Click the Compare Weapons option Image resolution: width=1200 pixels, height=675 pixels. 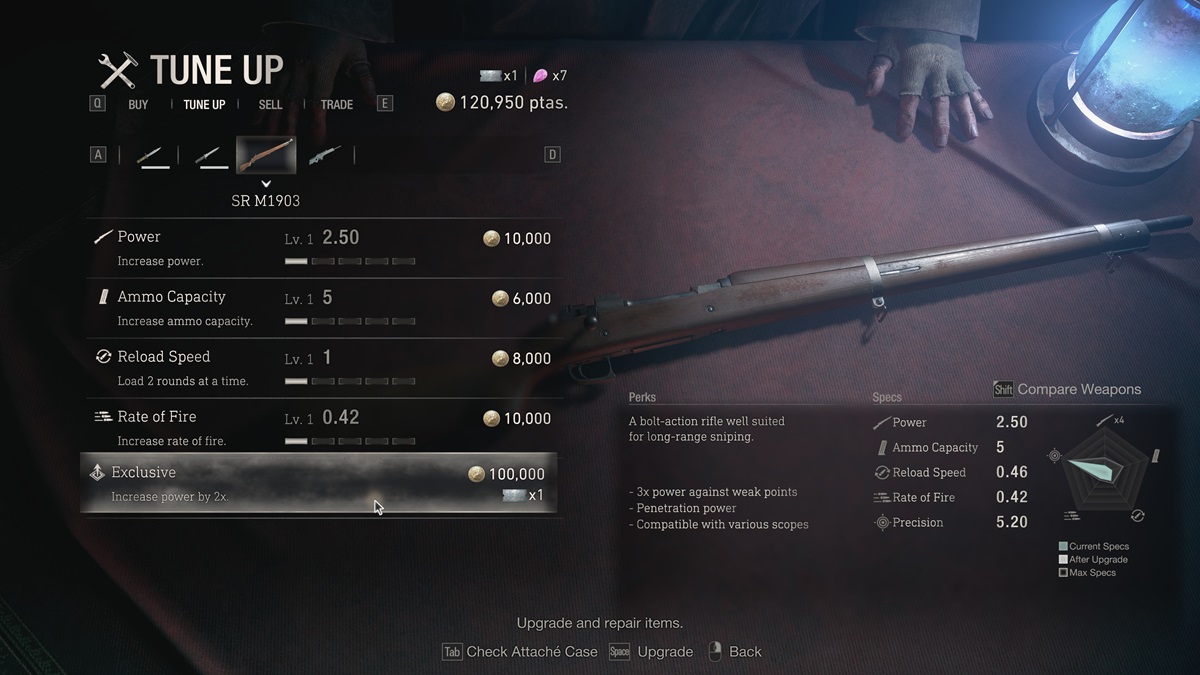pyautogui.click(x=1067, y=389)
